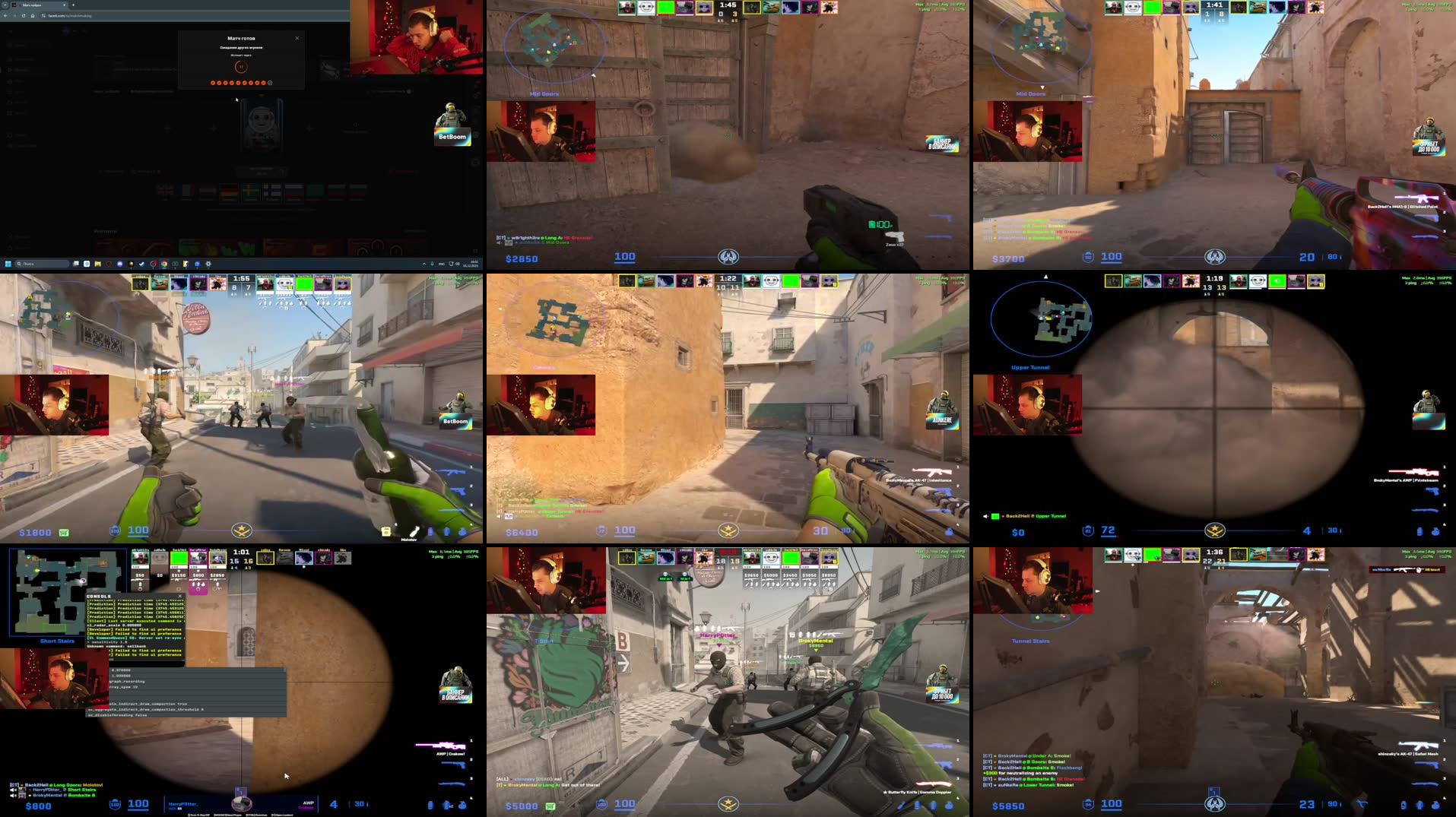The image size is (1456, 817).
Task: Toggle the ENG language indicator in the tray
Action: pyautogui.click(x=442, y=264)
